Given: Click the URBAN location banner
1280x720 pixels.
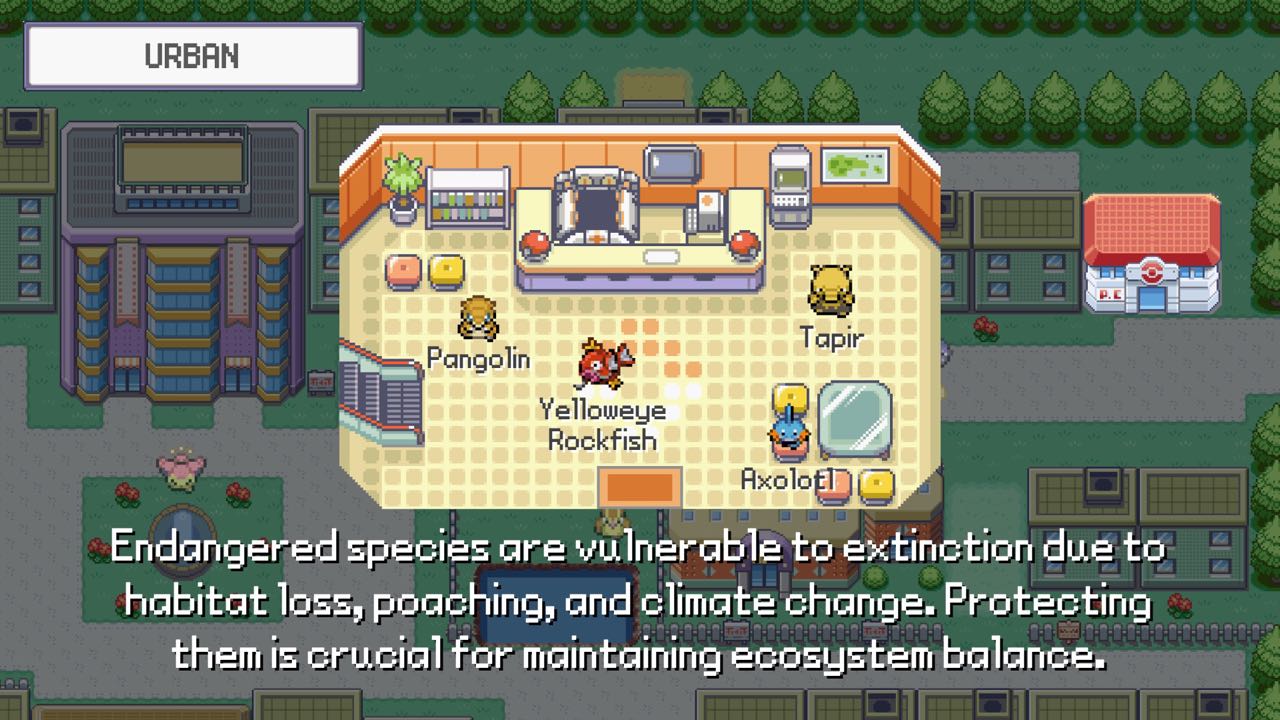Looking at the screenshot, I should [193, 55].
